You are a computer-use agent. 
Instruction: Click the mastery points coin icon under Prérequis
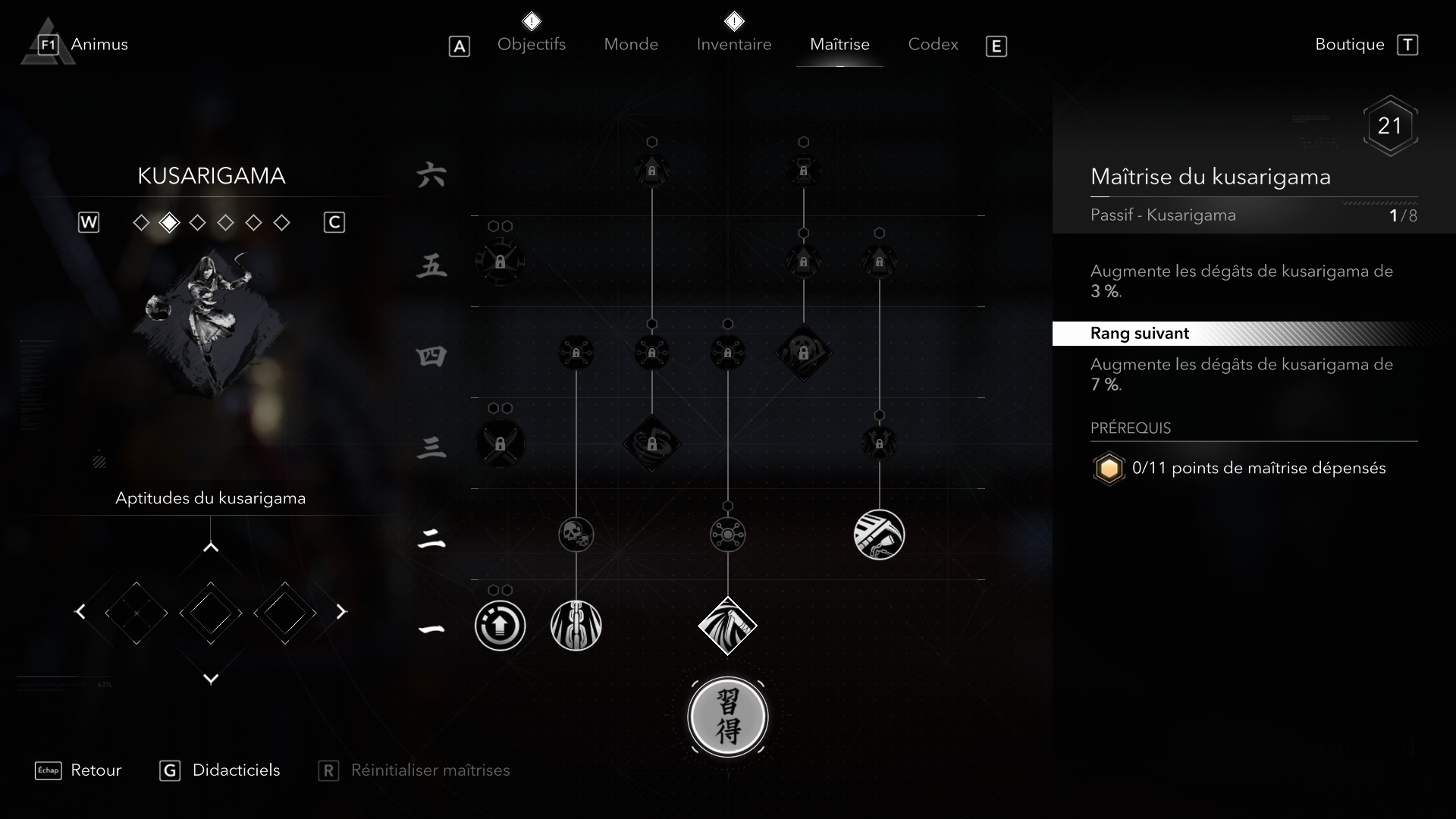tap(1109, 469)
